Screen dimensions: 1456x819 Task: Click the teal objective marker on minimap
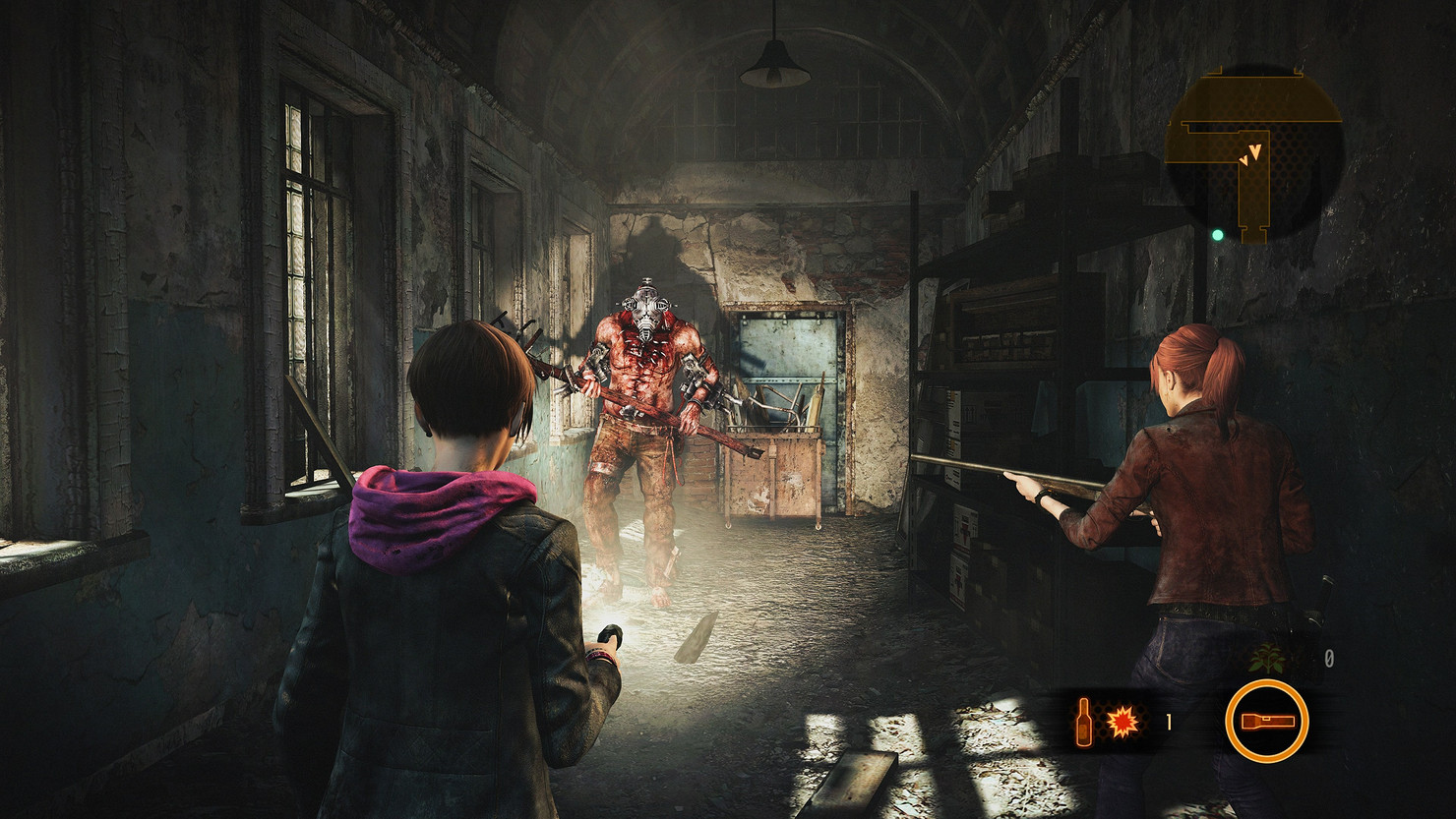point(1217,235)
